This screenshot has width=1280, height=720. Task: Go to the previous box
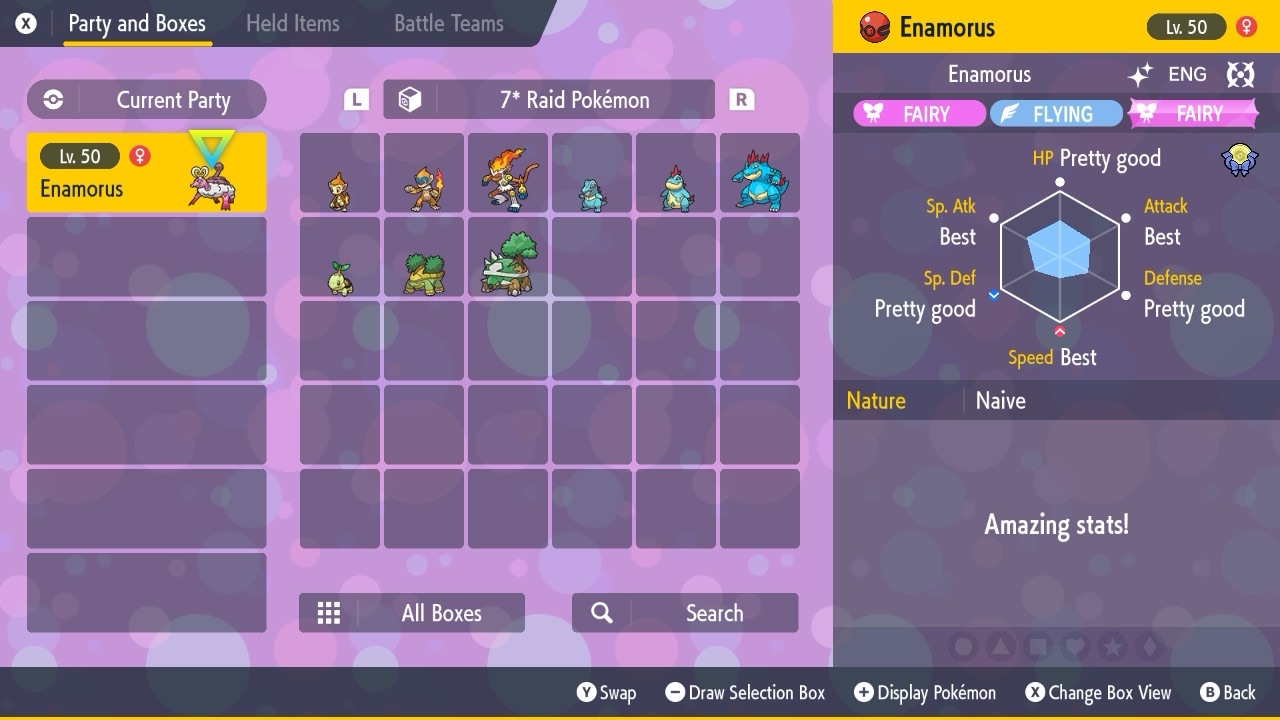356,100
